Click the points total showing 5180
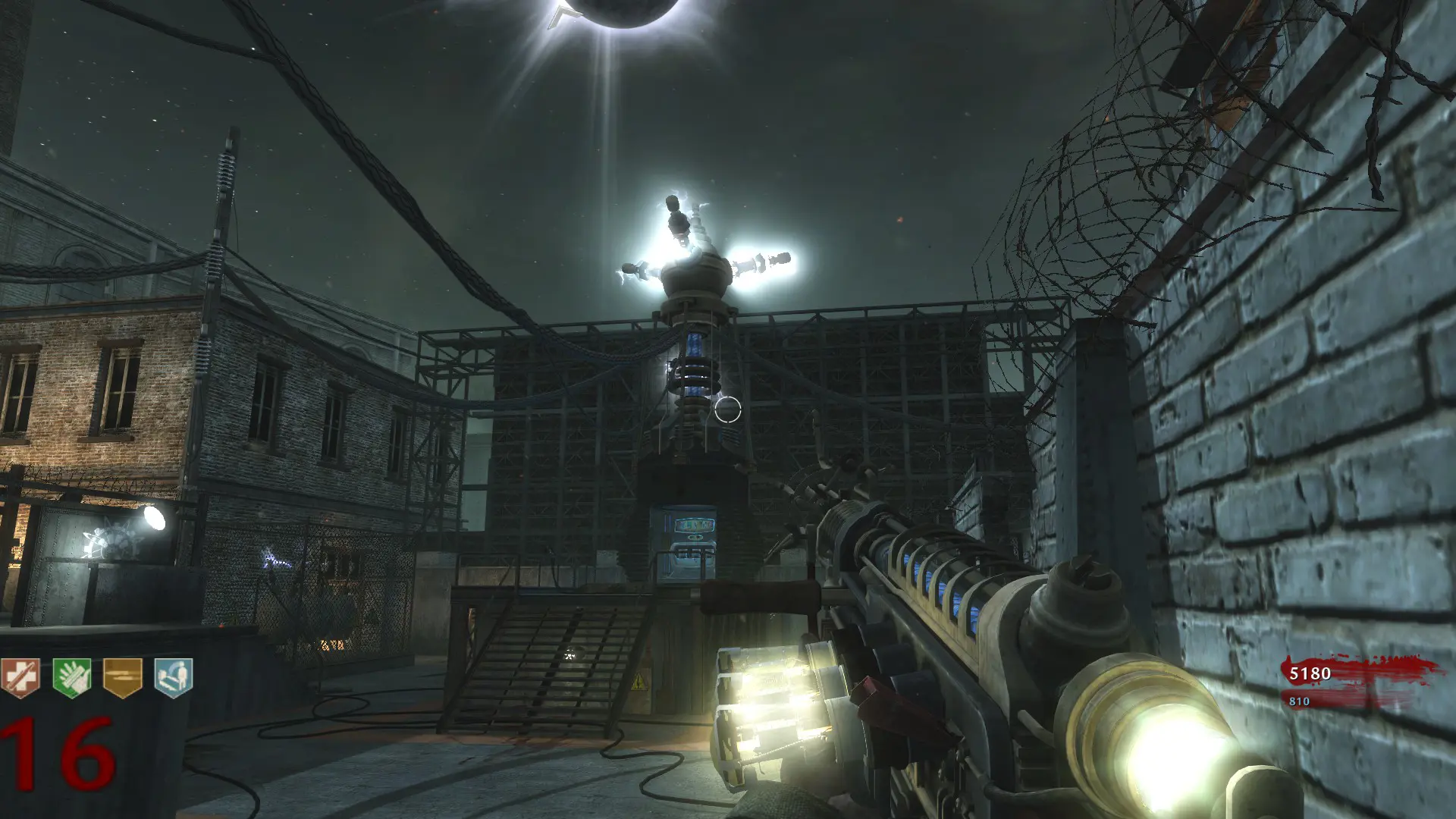Screen dimensions: 1456x819 tap(1309, 673)
